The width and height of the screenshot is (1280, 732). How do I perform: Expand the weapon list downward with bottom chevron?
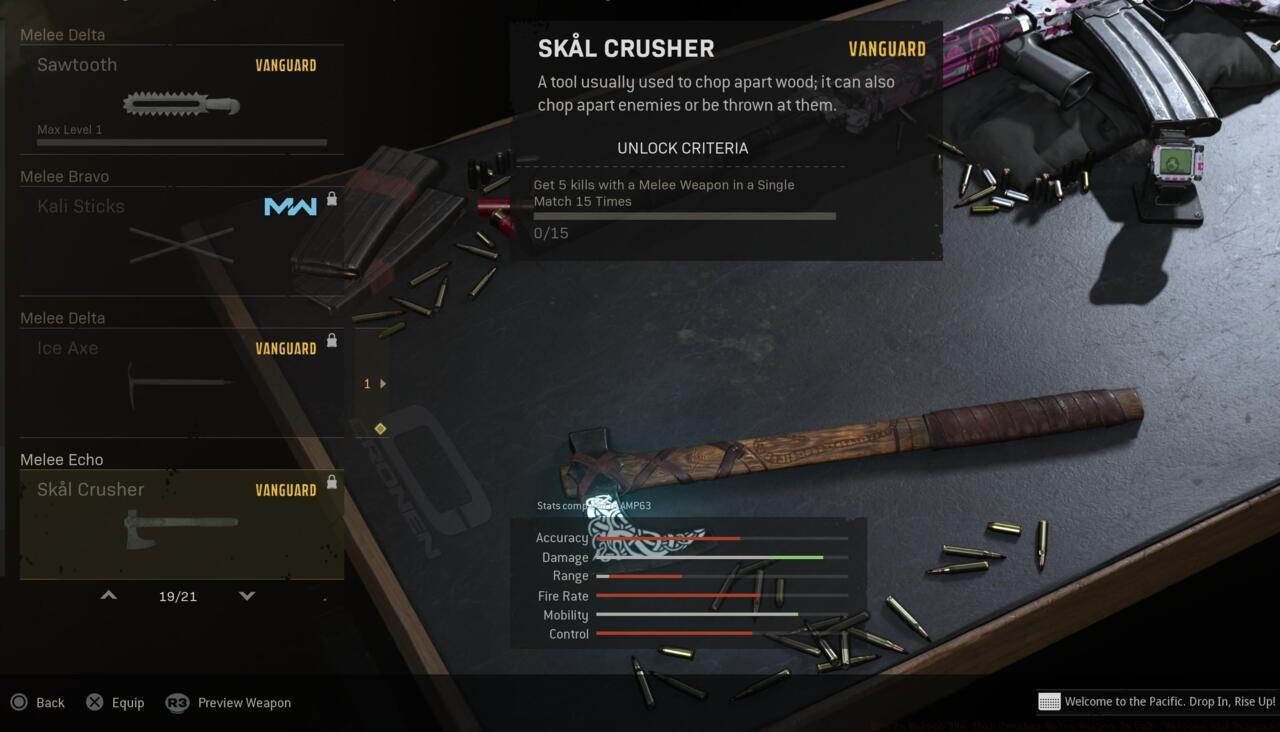(246, 595)
